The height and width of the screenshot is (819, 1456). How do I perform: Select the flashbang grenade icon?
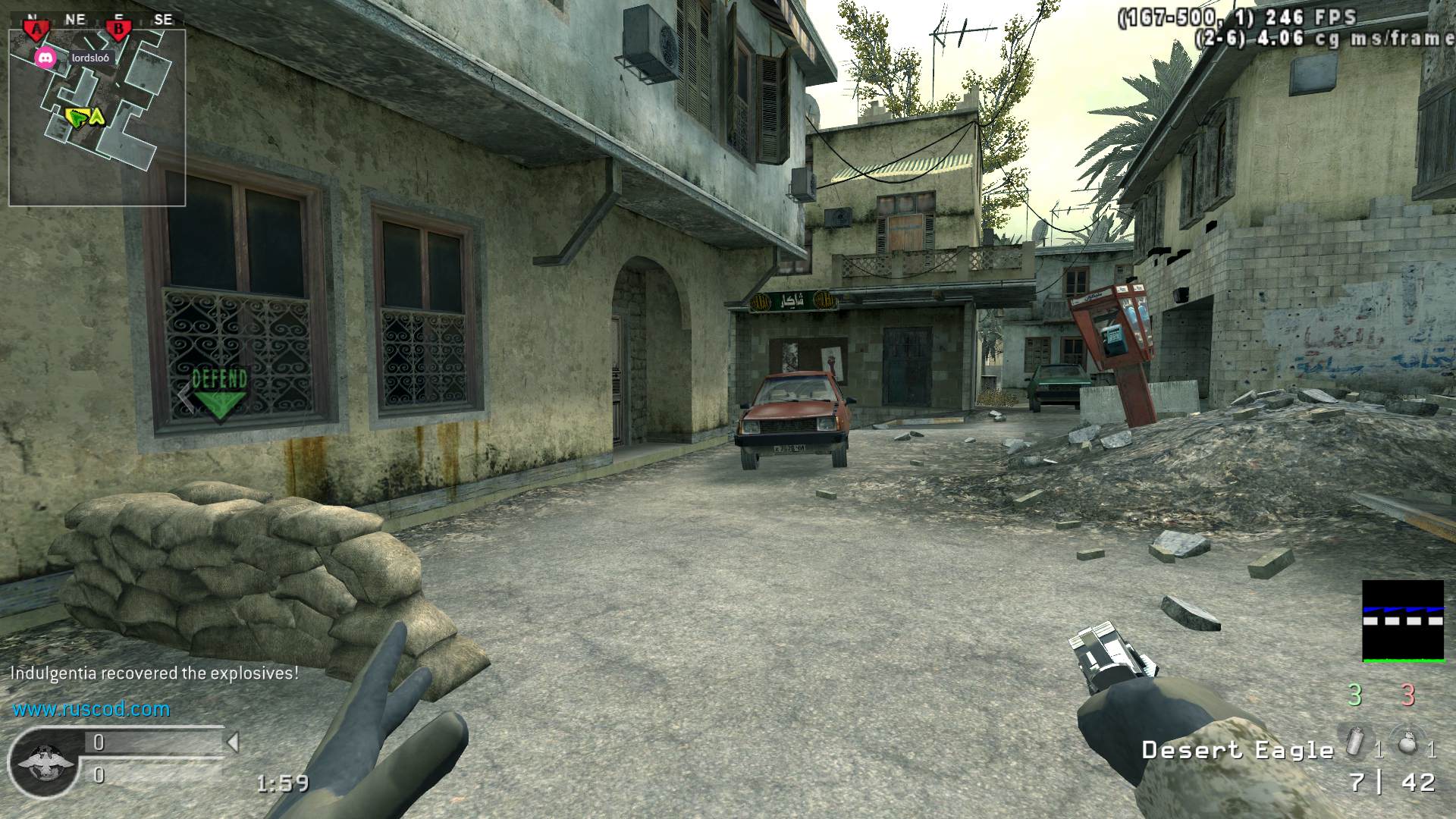point(1354,742)
